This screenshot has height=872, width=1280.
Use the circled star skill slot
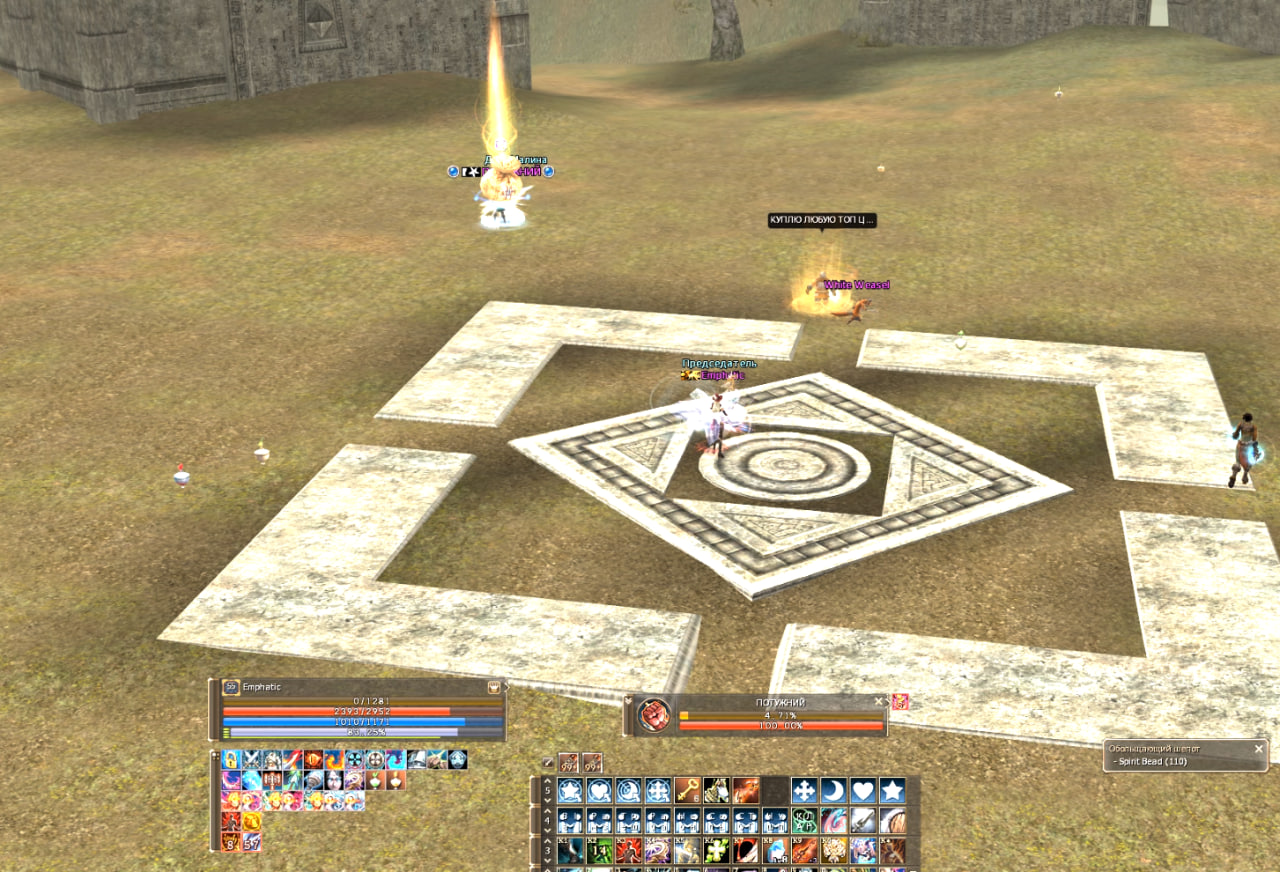click(570, 791)
